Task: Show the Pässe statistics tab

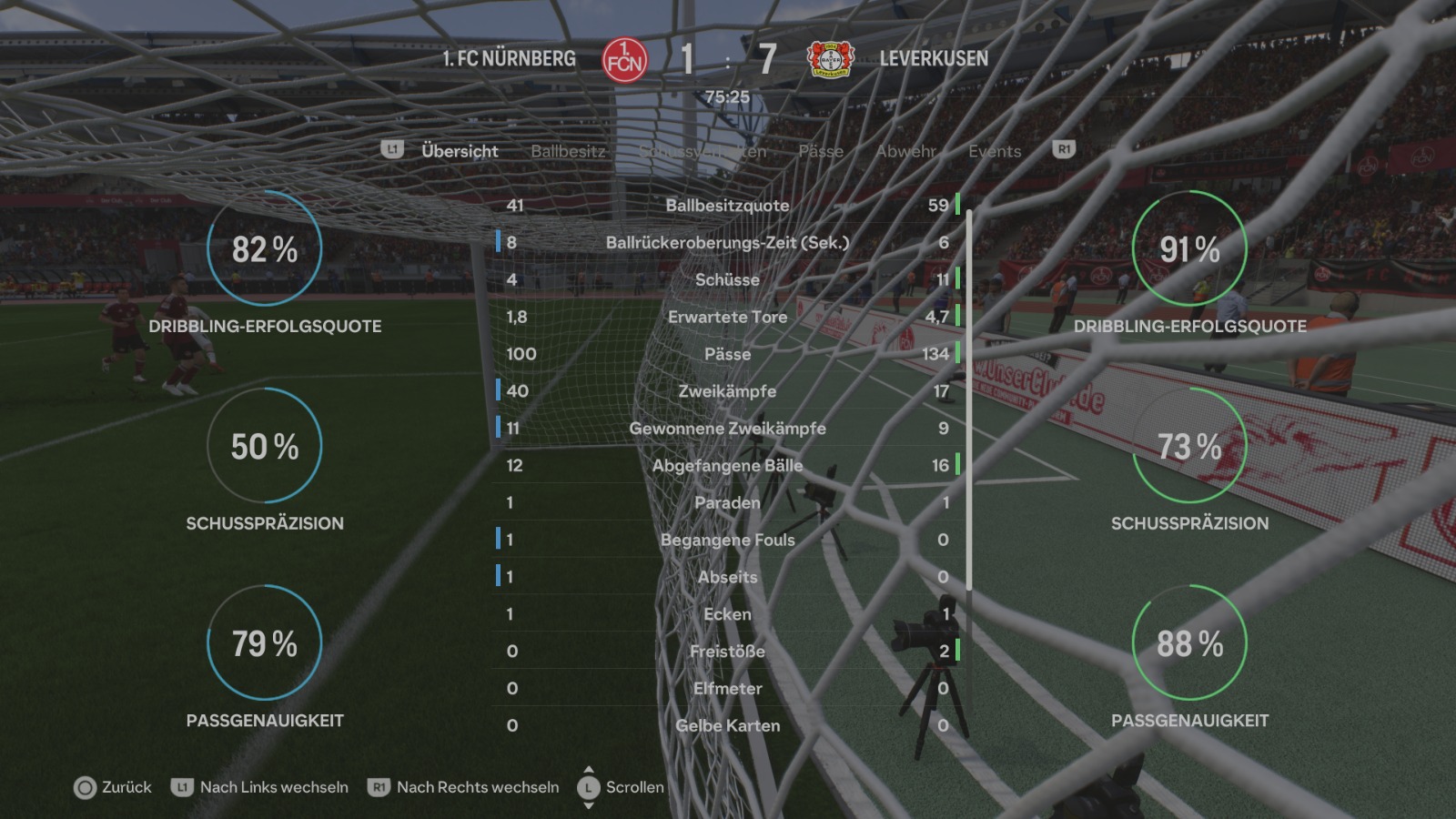Action: point(821,151)
